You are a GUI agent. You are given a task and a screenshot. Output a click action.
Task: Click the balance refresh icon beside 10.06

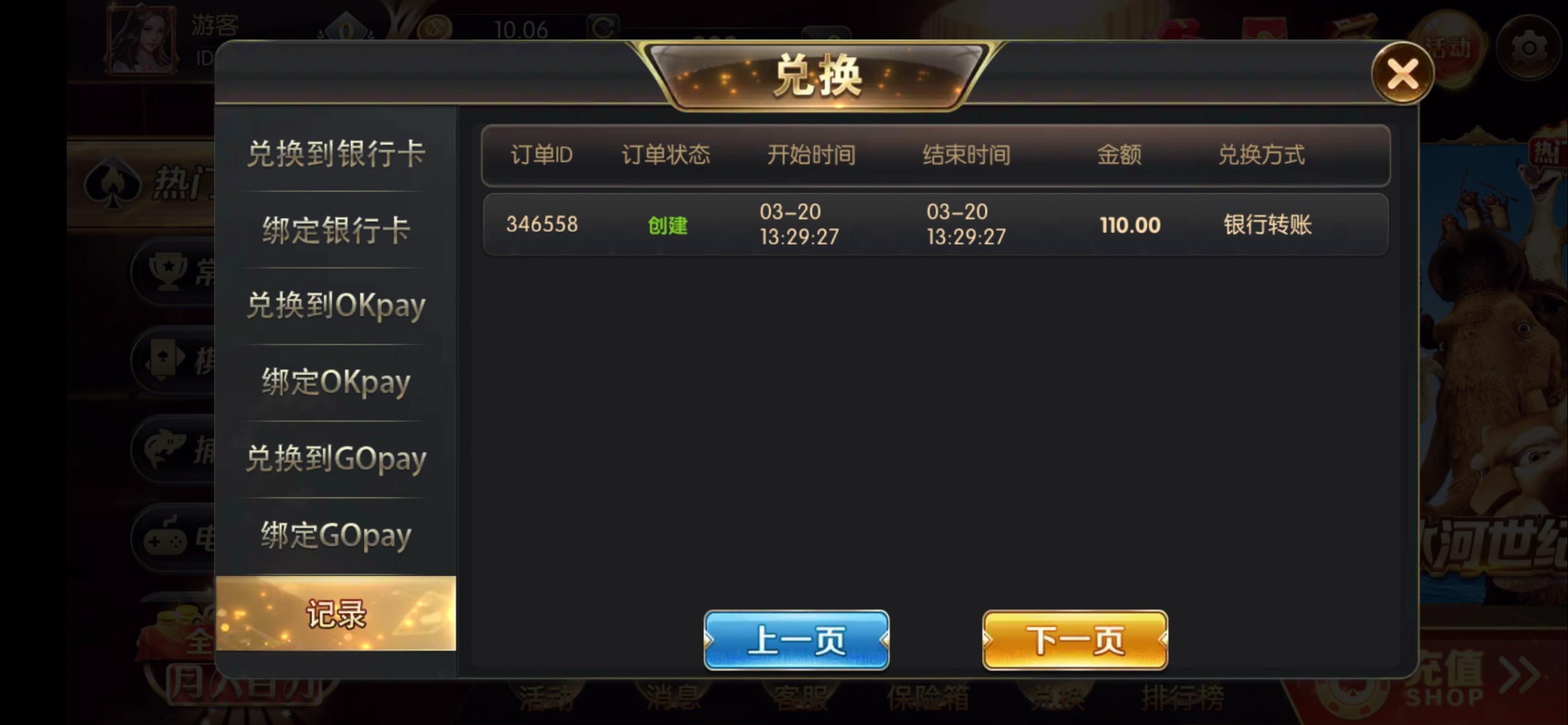[603, 25]
